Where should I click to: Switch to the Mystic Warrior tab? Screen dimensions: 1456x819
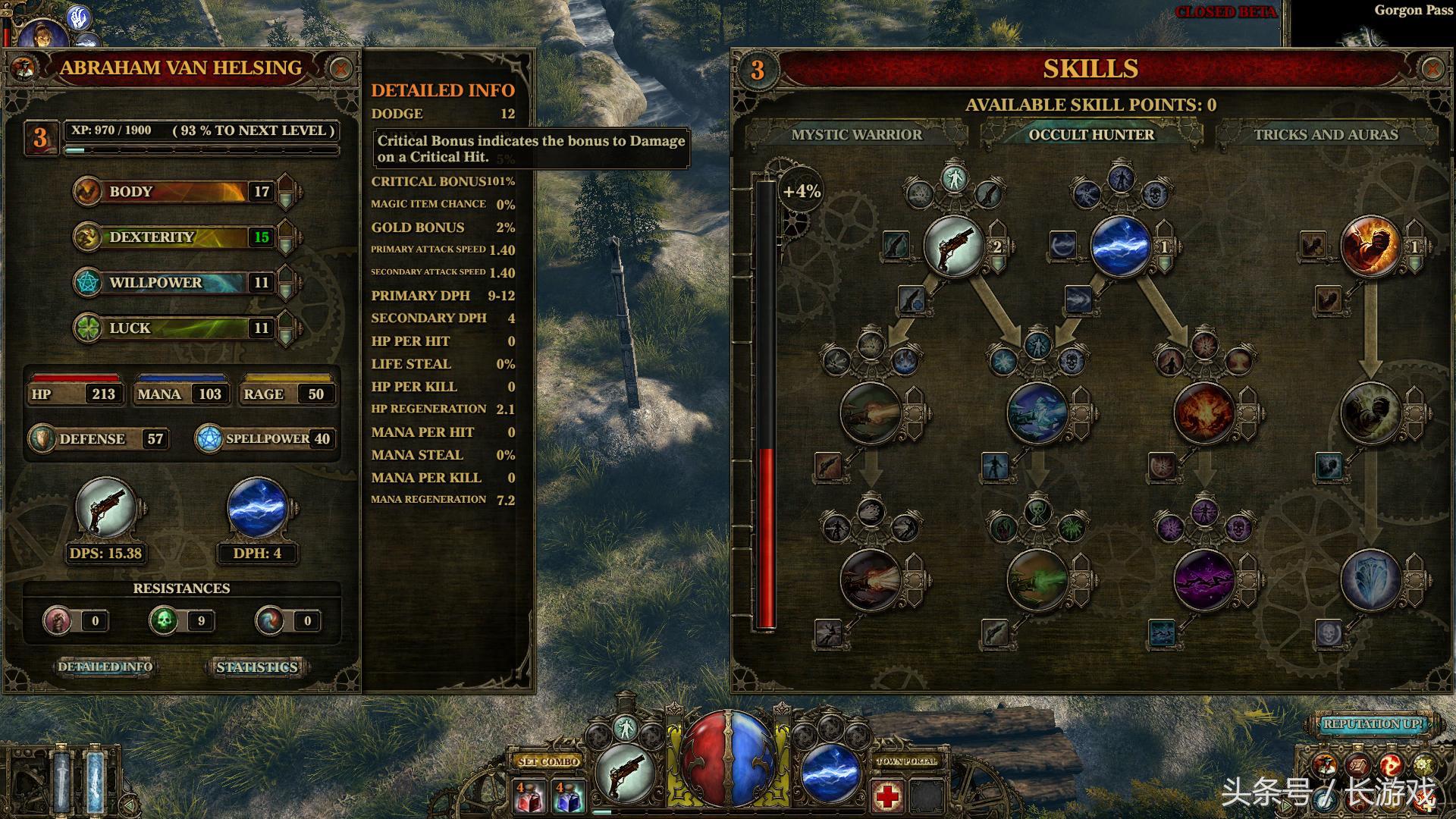(856, 135)
